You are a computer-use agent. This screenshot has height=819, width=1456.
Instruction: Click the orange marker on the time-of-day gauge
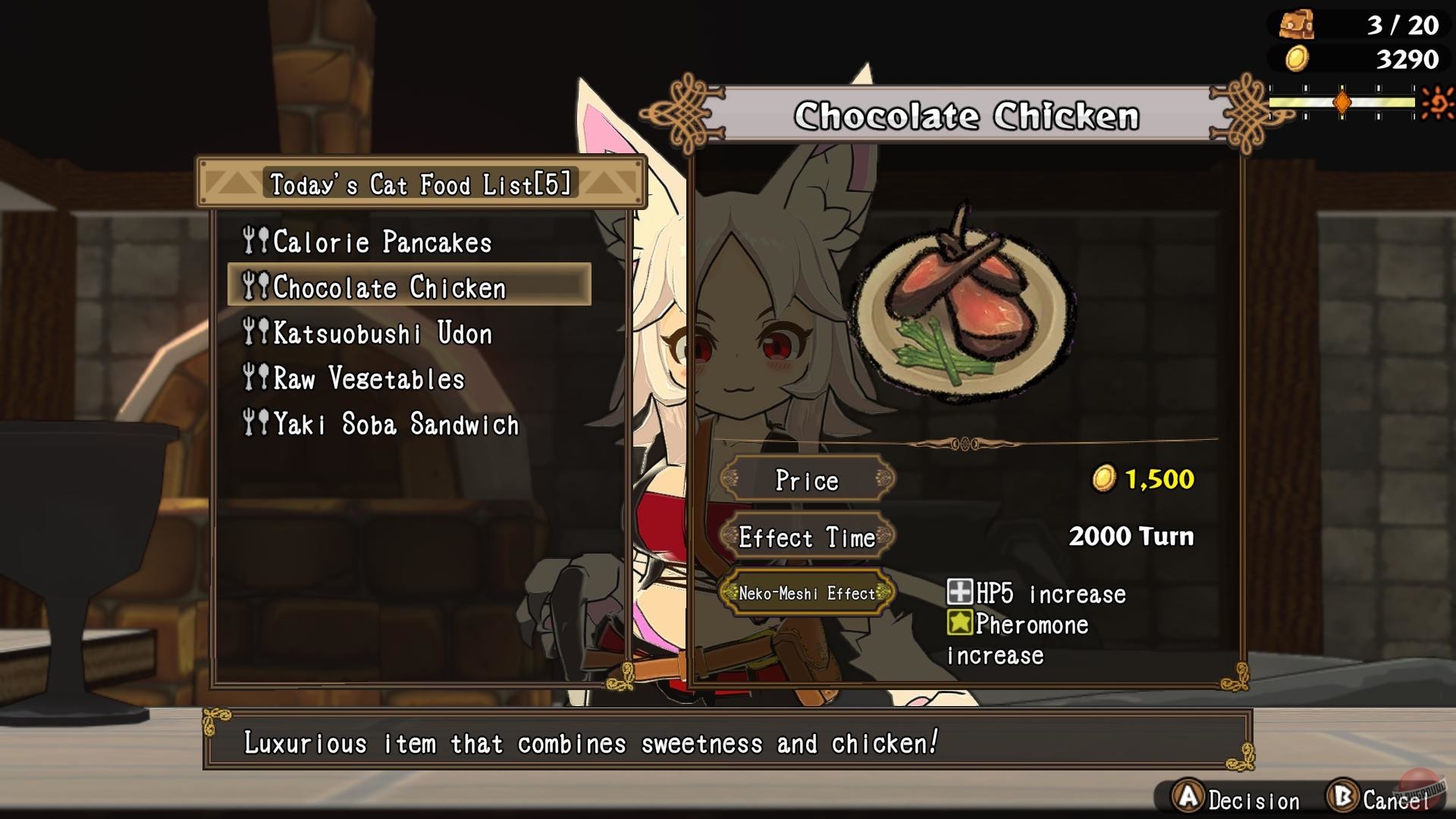tap(1343, 102)
